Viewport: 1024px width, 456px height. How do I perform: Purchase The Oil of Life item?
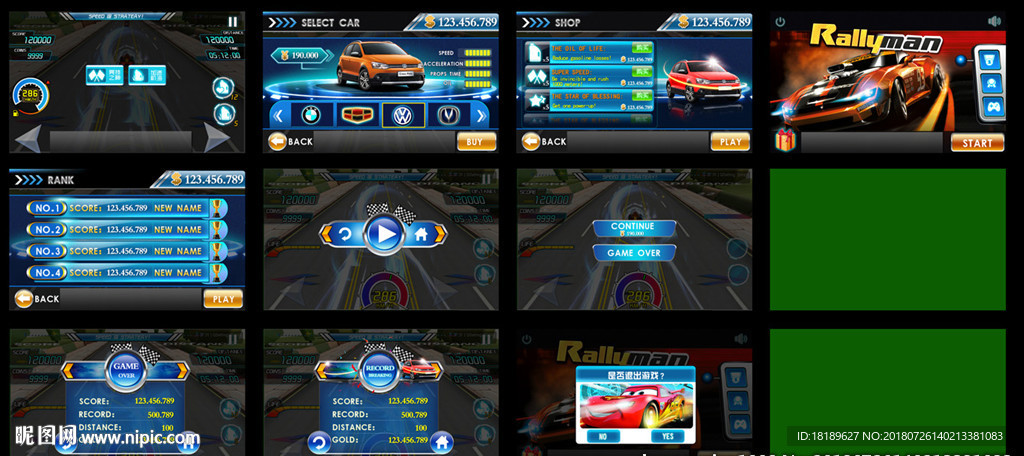(642, 47)
